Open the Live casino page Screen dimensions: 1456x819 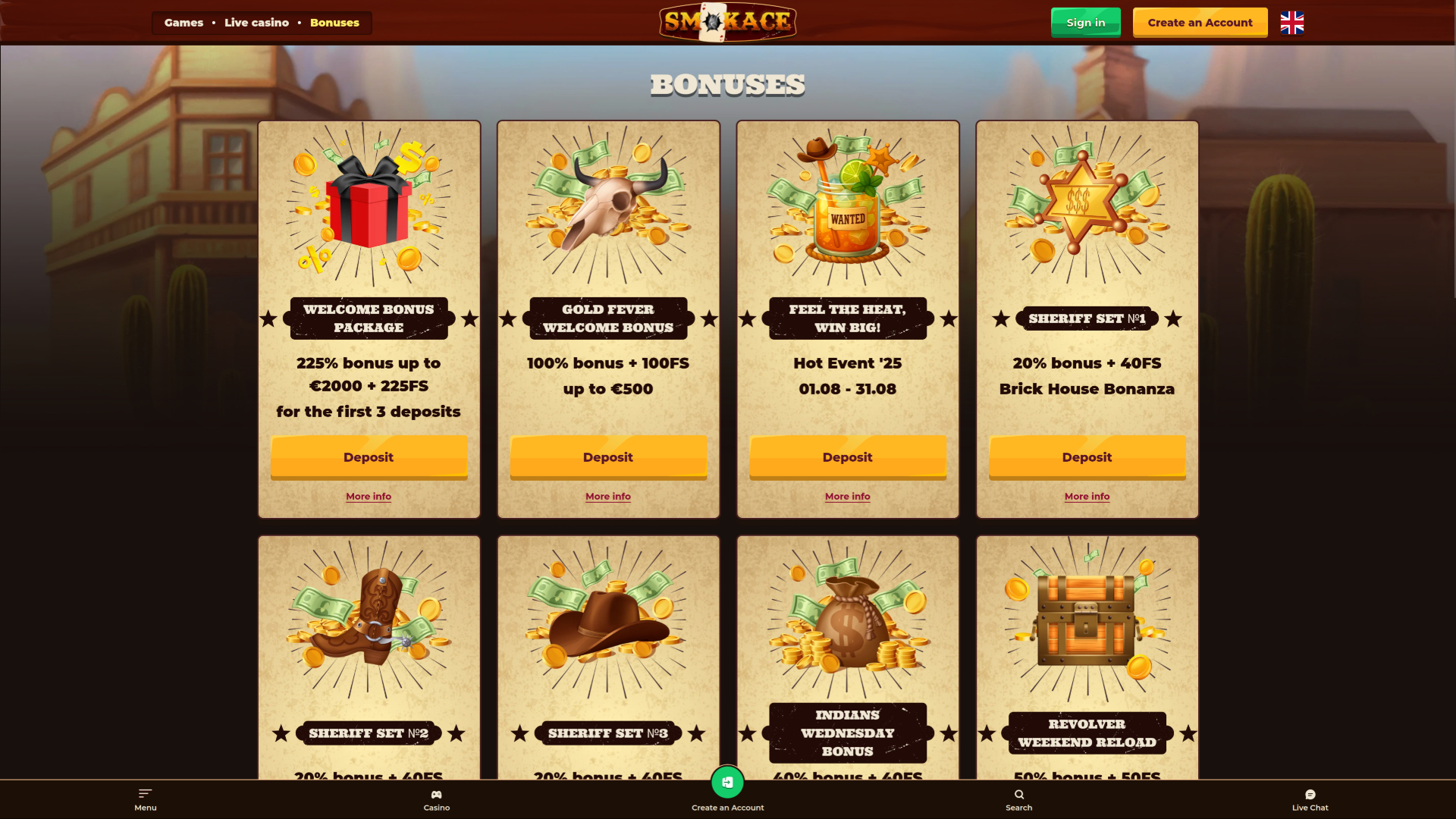(x=256, y=23)
